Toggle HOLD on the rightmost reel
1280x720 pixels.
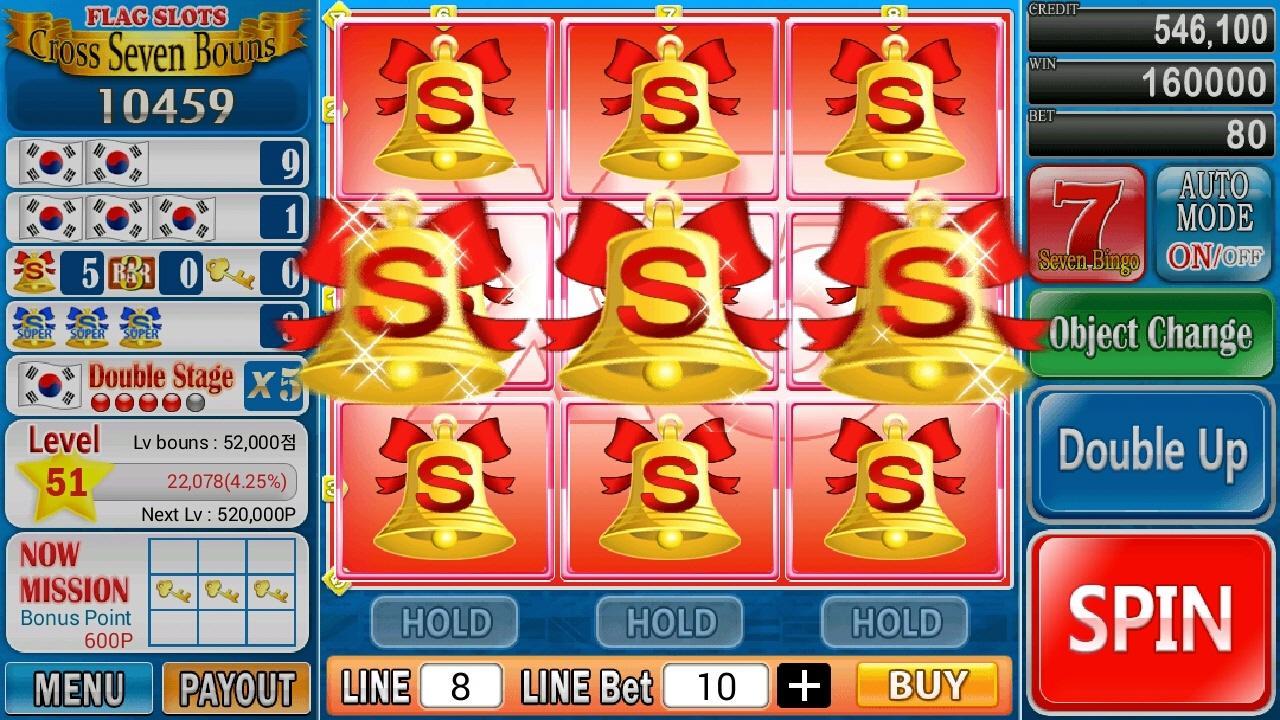(894, 622)
